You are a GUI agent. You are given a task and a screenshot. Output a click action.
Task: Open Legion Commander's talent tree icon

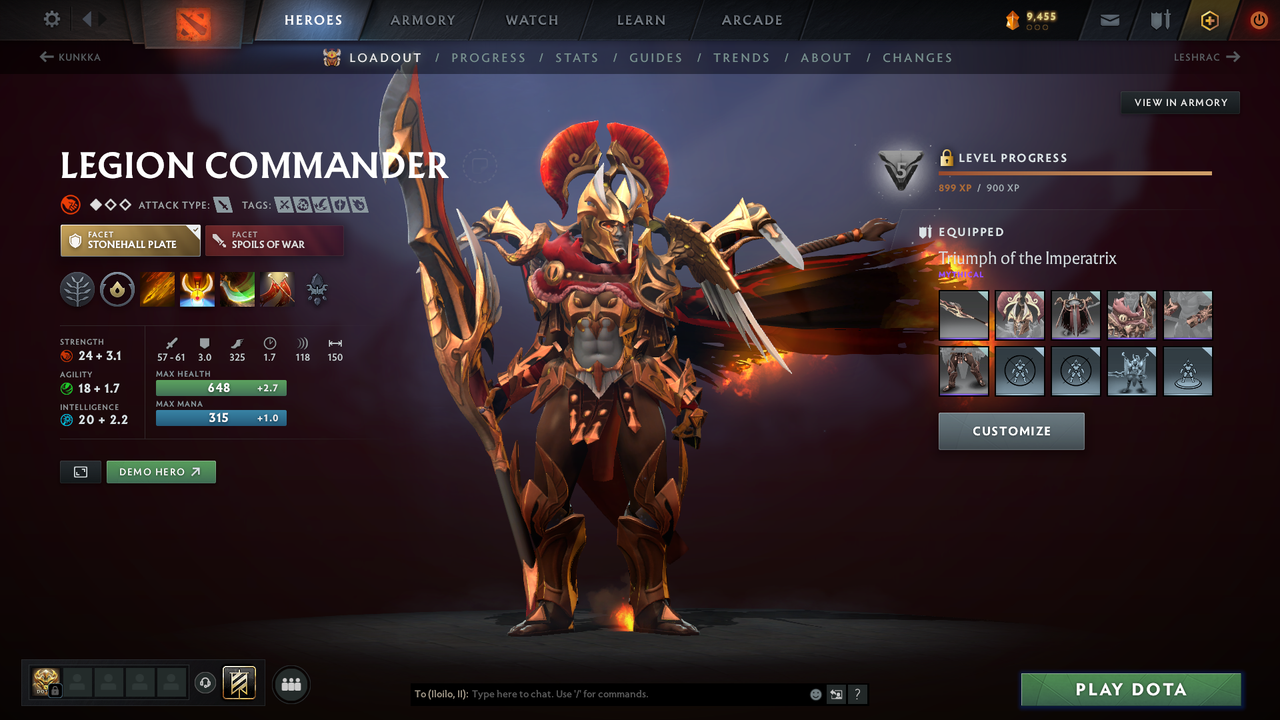click(x=75, y=289)
